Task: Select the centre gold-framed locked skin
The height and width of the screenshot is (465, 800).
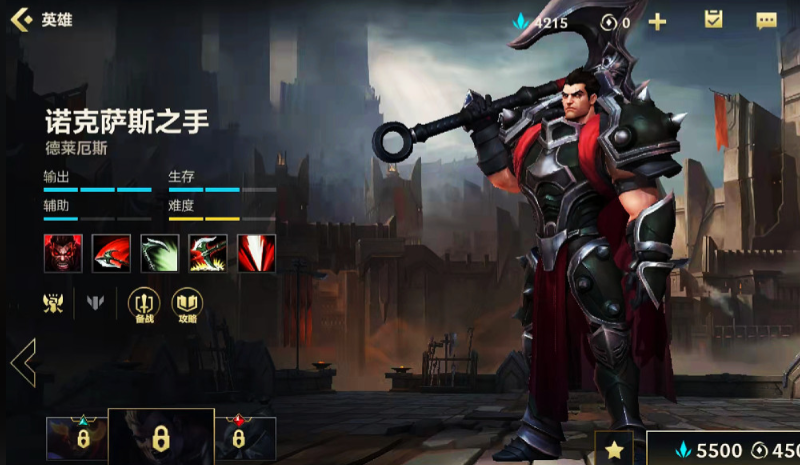Action: point(160,437)
